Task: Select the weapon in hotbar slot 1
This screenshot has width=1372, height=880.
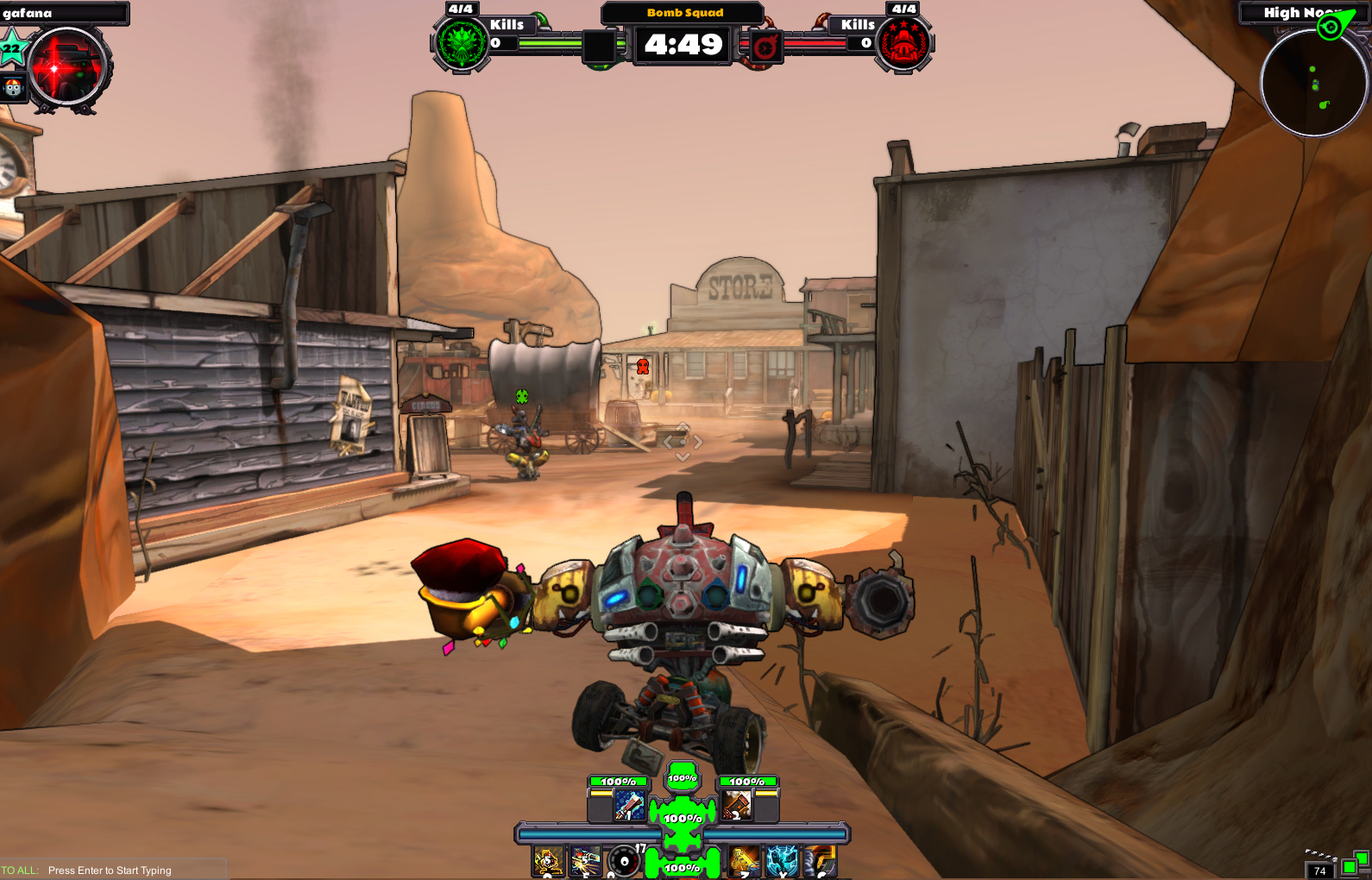Action: pyautogui.click(x=631, y=807)
